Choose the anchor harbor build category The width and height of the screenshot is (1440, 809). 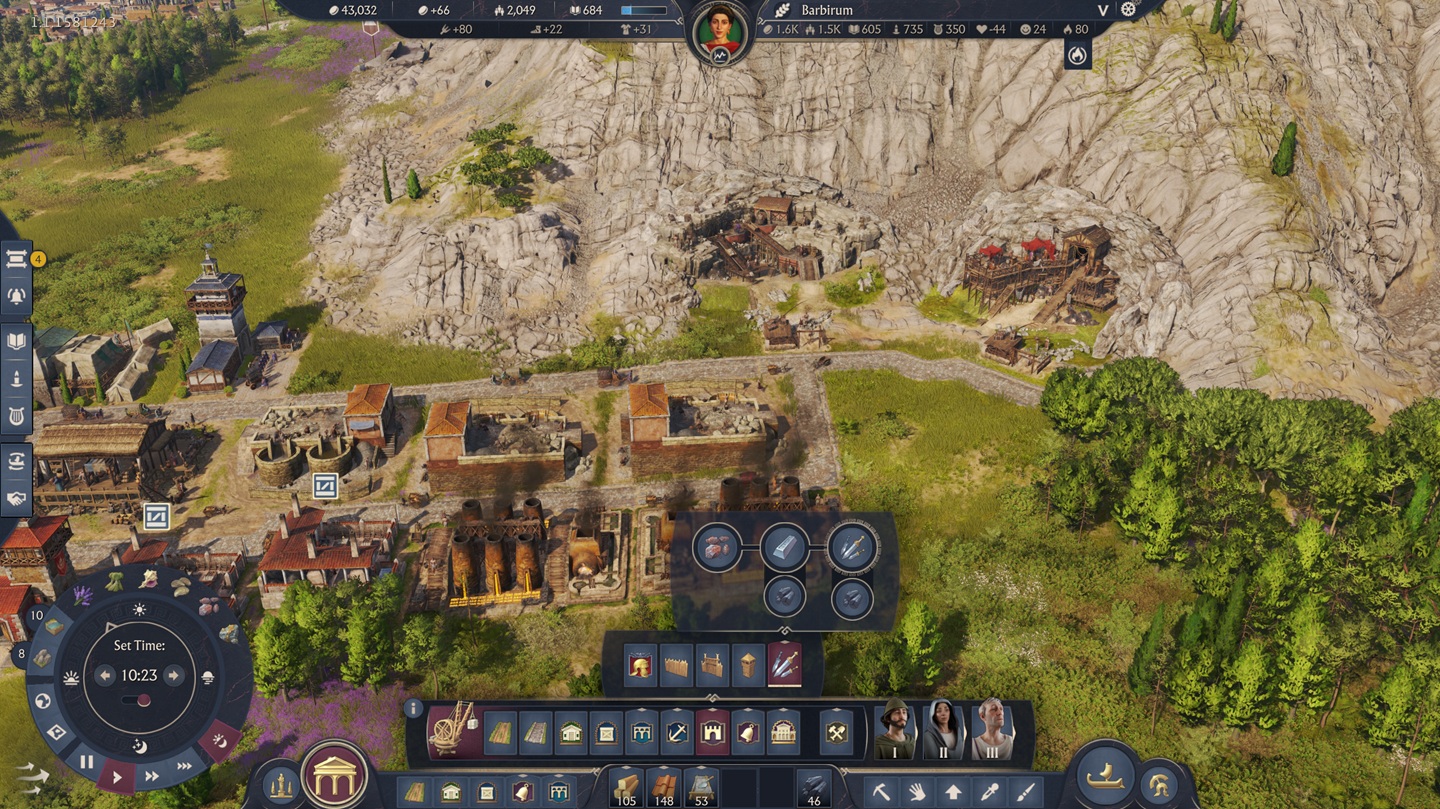677,734
